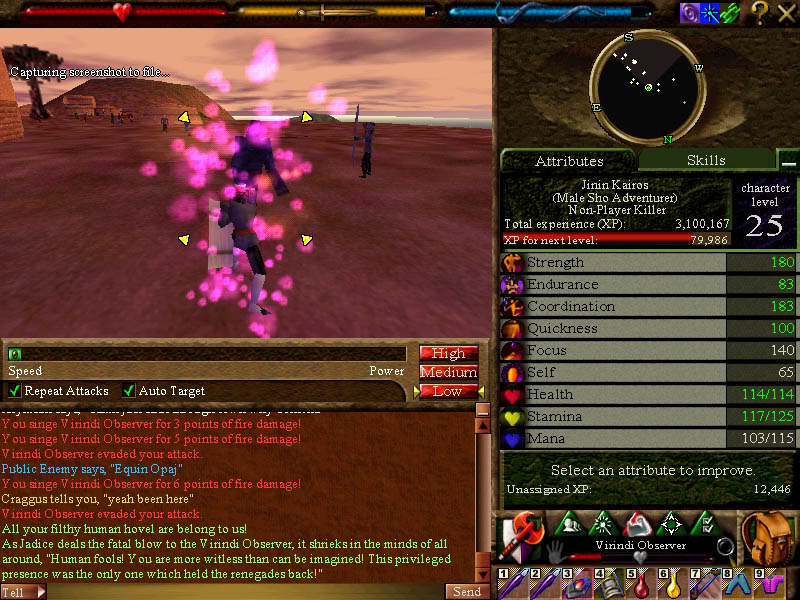Open the Attributes tab

click(x=569, y=161)
